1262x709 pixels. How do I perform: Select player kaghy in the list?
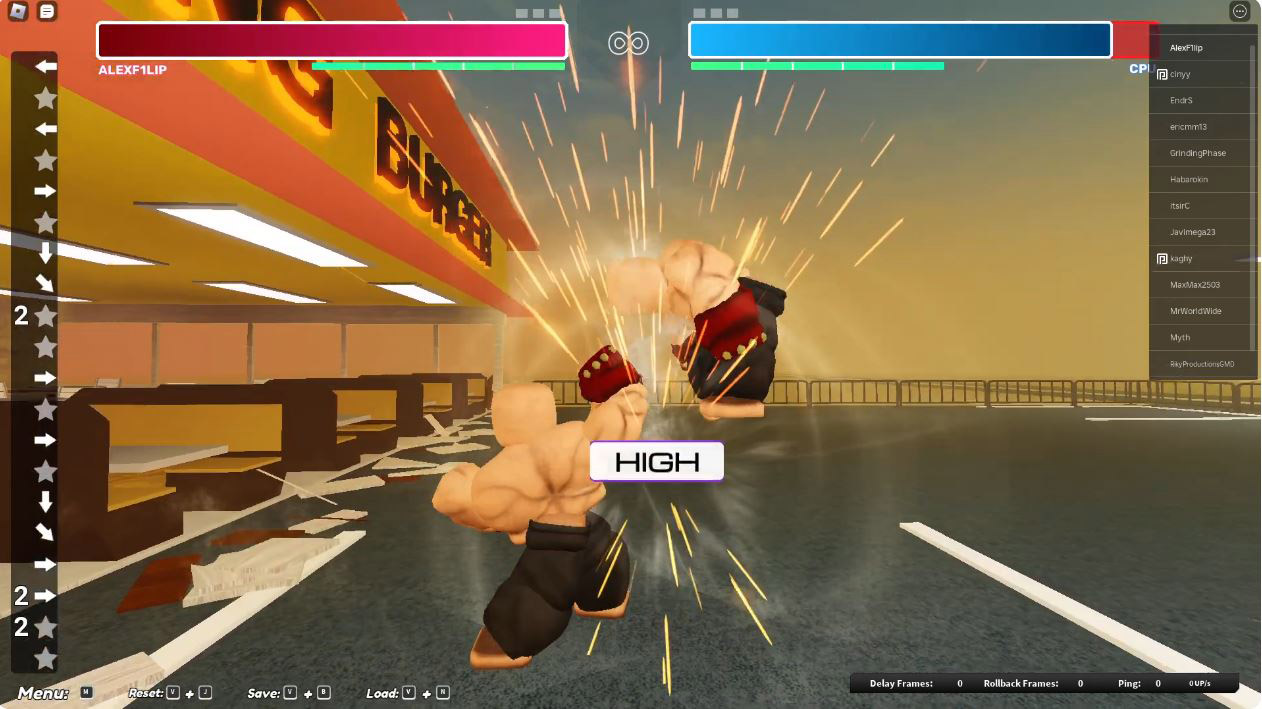(x=1182, y=258)
